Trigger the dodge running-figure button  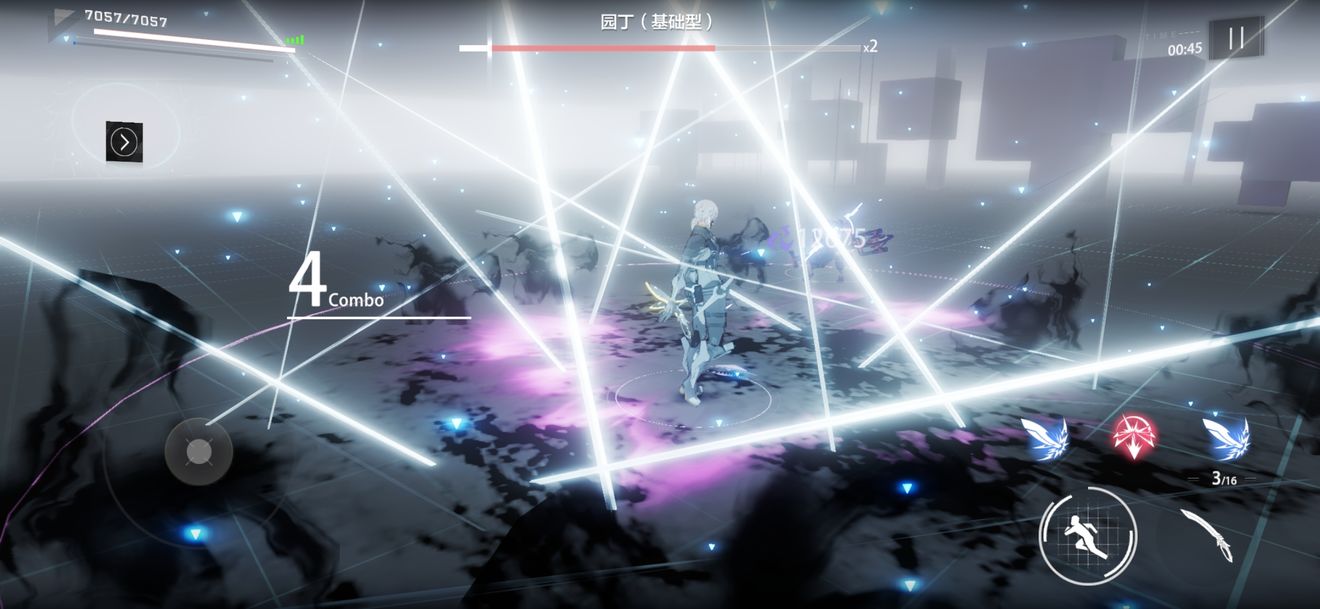click(x=1088, y=534)
